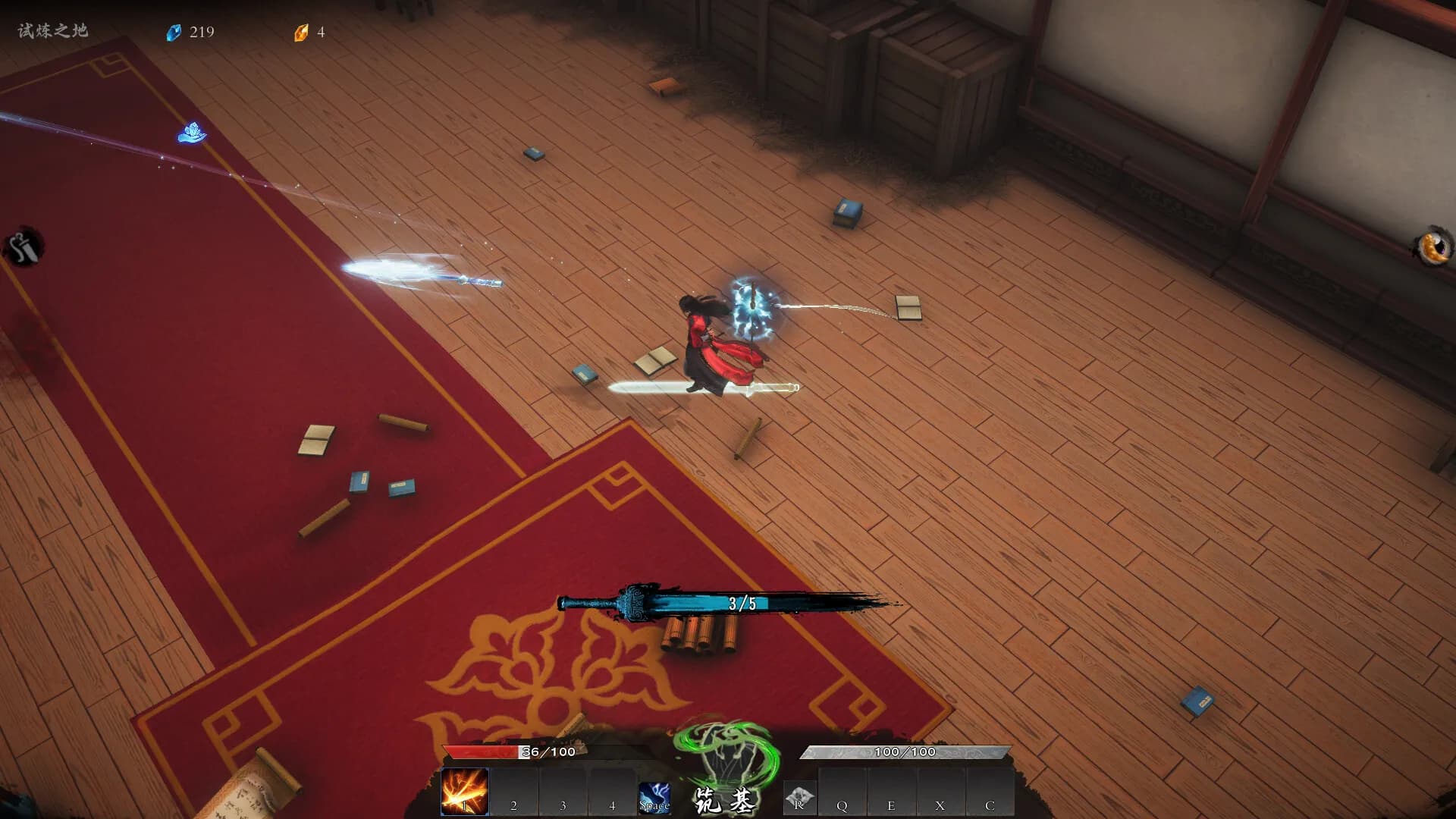Select the empty slot labeled Q
Image resolution: width=1456 pixels, height=819 pixels.
point(842,793)
